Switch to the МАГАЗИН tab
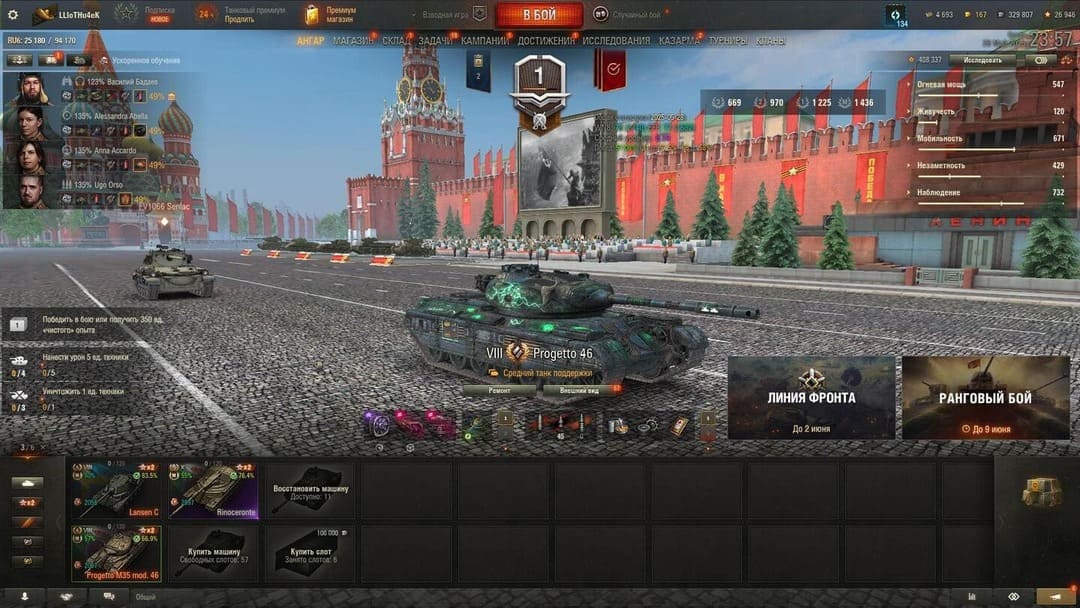 tap(352, 41)
